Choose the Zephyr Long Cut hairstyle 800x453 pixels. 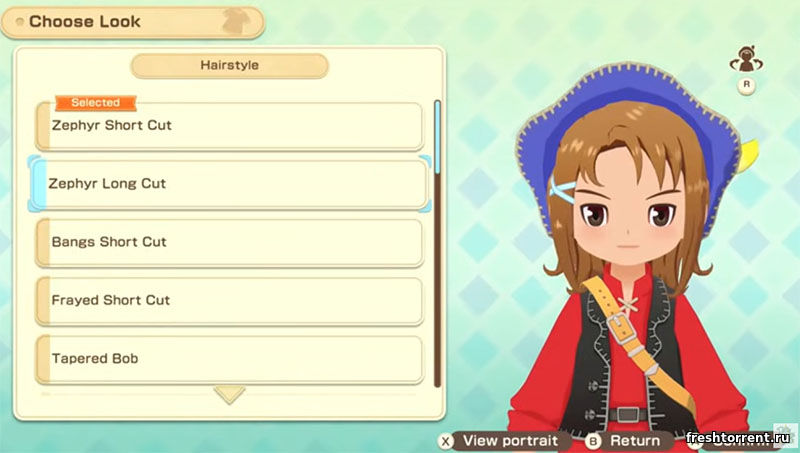[230, 184]
